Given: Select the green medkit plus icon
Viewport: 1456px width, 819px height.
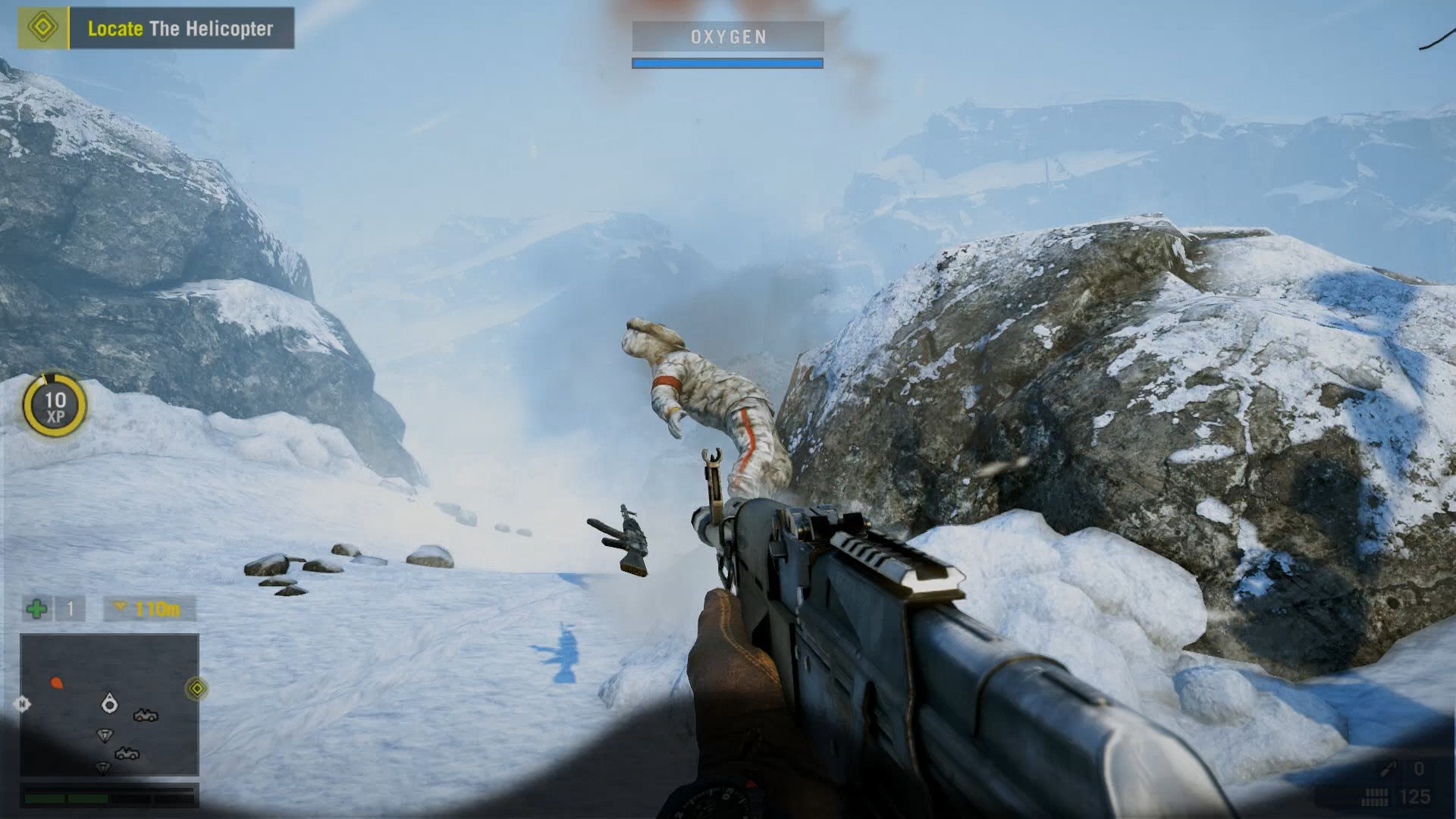Looking at the screenshot, I should click(x=35, y=610).
